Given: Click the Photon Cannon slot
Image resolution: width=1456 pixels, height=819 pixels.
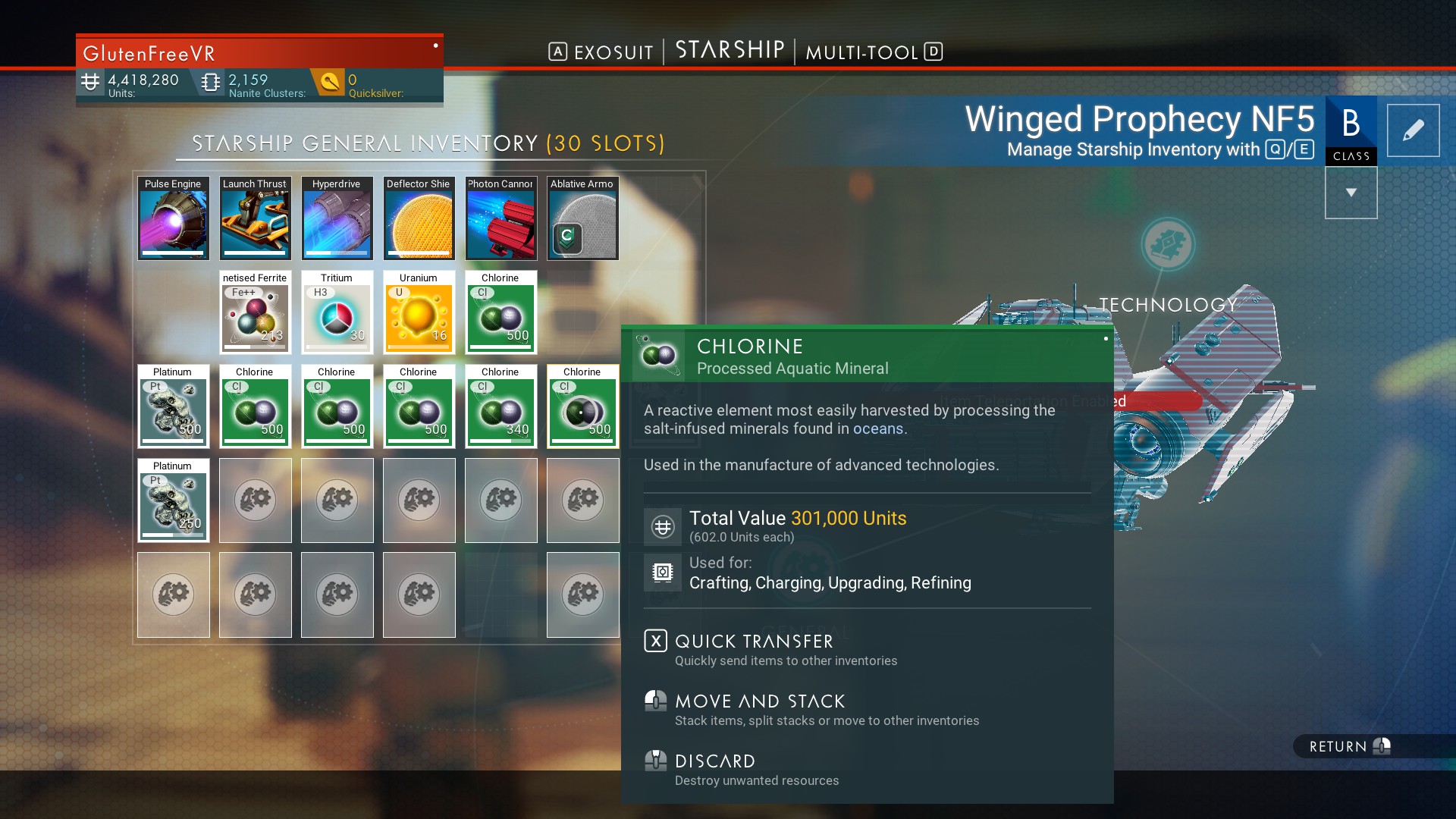Looking at the screenshot, I should [x=500, y=218].
